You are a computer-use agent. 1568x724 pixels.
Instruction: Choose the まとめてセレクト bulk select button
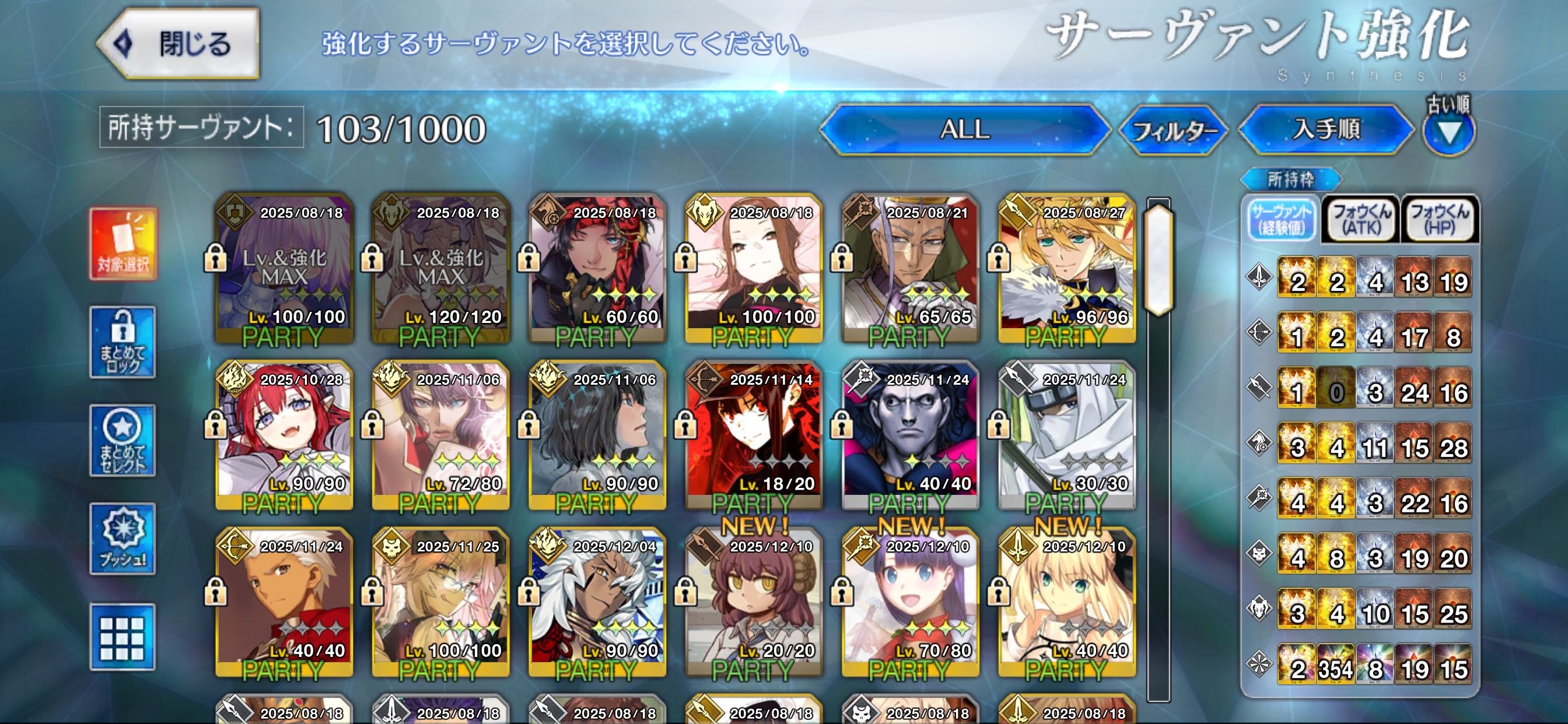(x=123, y=441)
